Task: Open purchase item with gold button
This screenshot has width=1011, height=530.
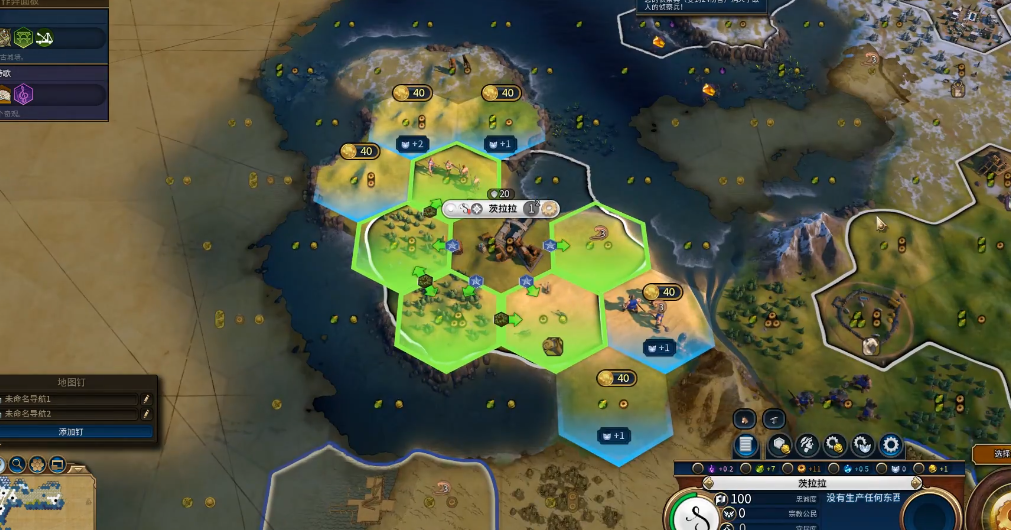Action: click(834, 445)
